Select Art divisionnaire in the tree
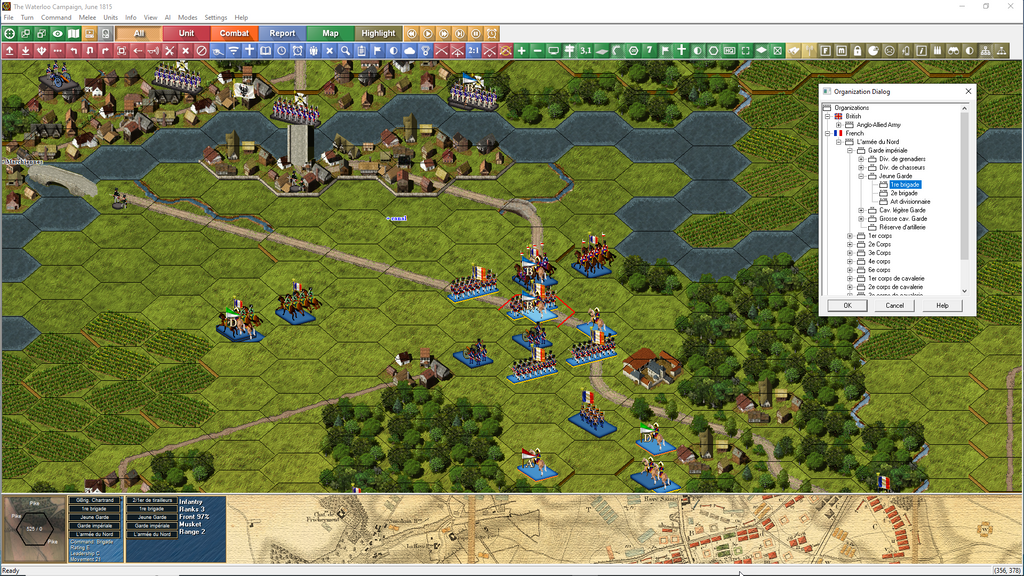 tap(910, 202)
